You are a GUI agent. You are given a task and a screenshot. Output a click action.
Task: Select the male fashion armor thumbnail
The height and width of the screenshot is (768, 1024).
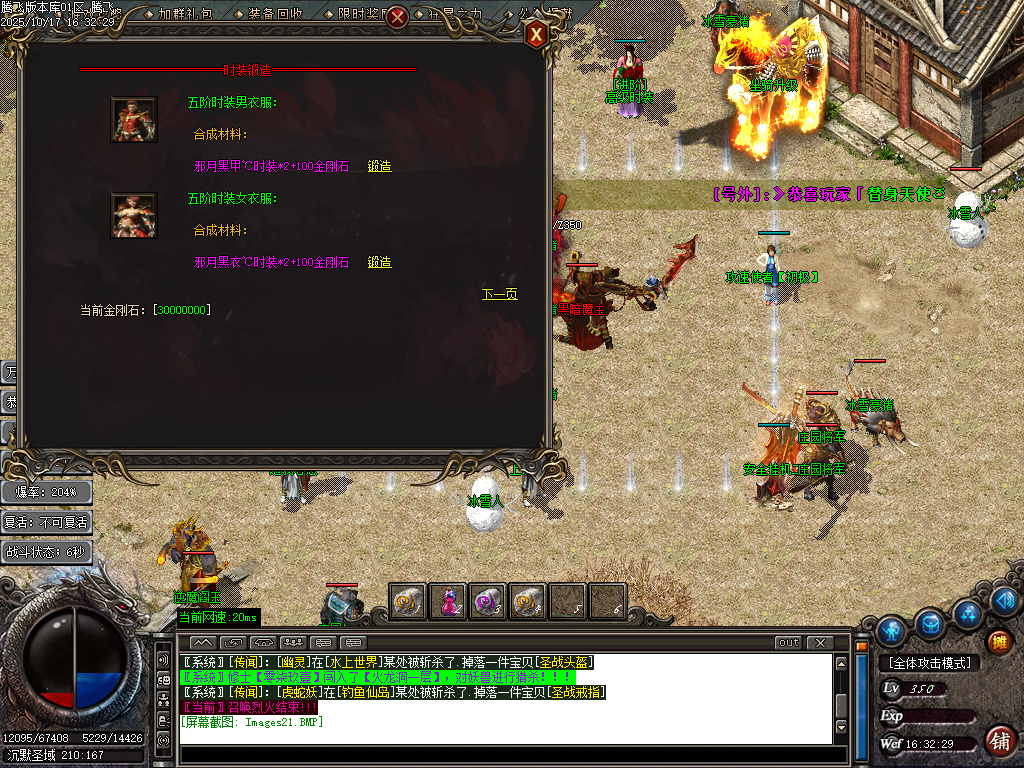tap(133, 119)
